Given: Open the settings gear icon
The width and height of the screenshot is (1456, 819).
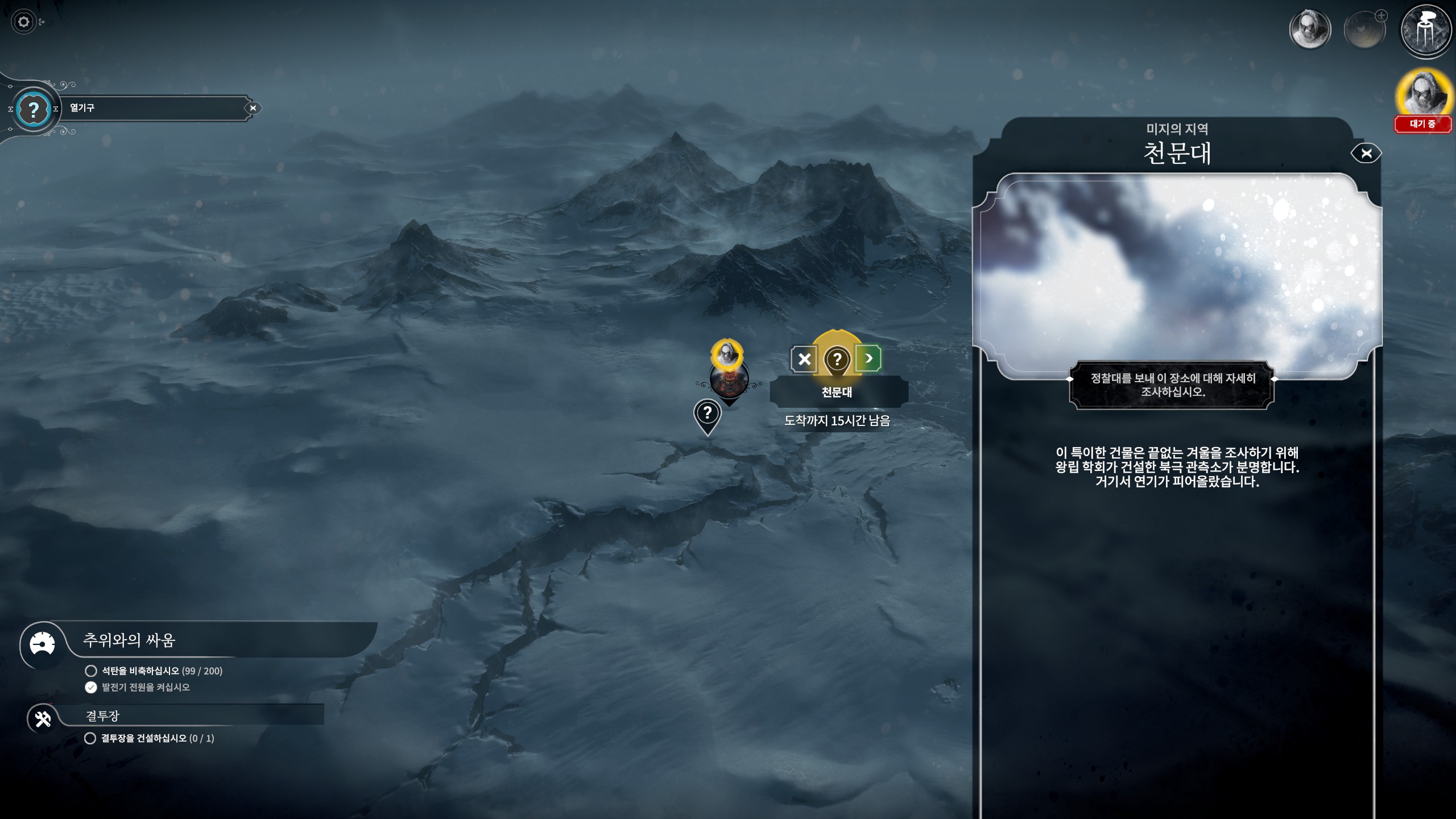Looking at the screenshot, I should 23,22.
